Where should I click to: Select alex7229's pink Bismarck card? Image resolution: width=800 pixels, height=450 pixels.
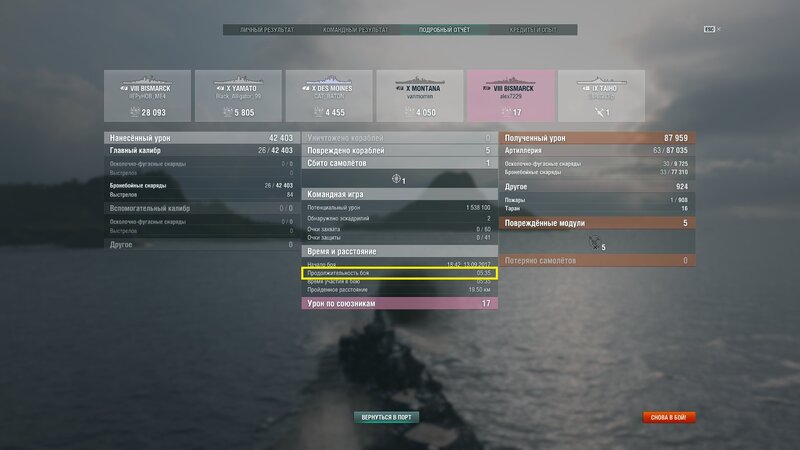(509, 96)
